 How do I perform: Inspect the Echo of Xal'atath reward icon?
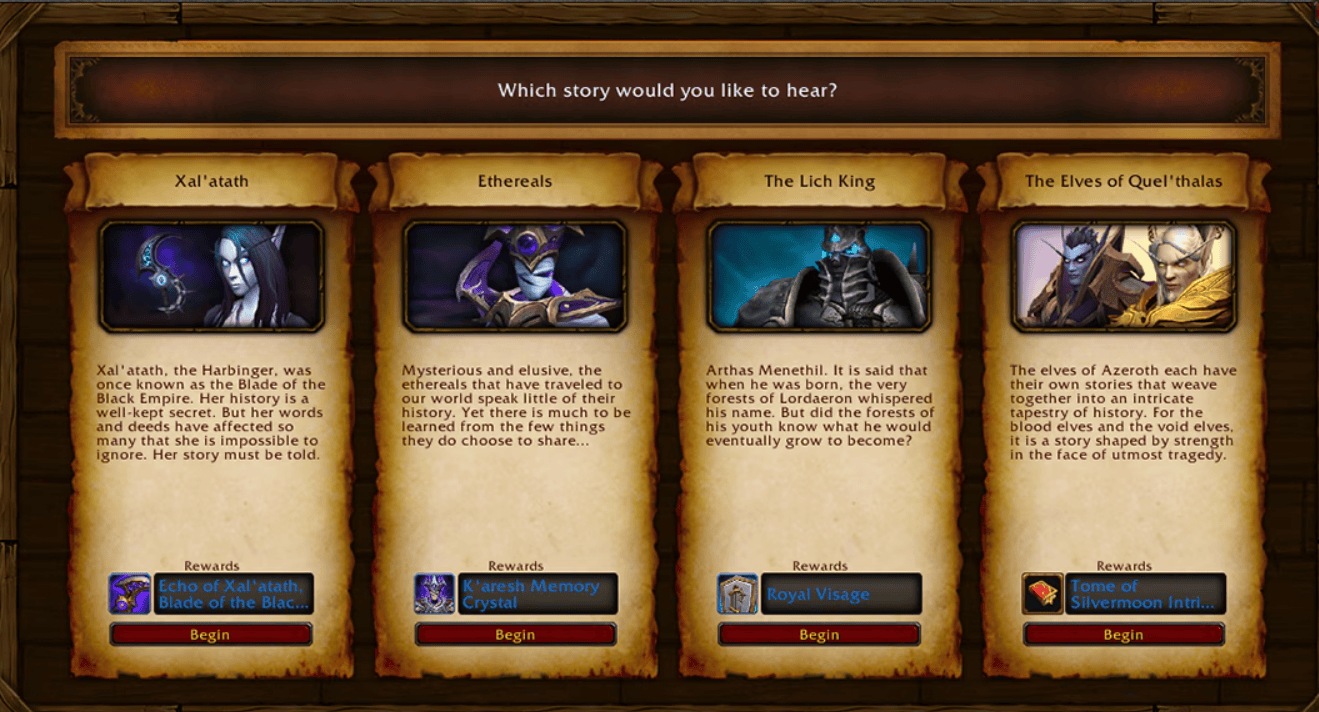click(130, 594)
